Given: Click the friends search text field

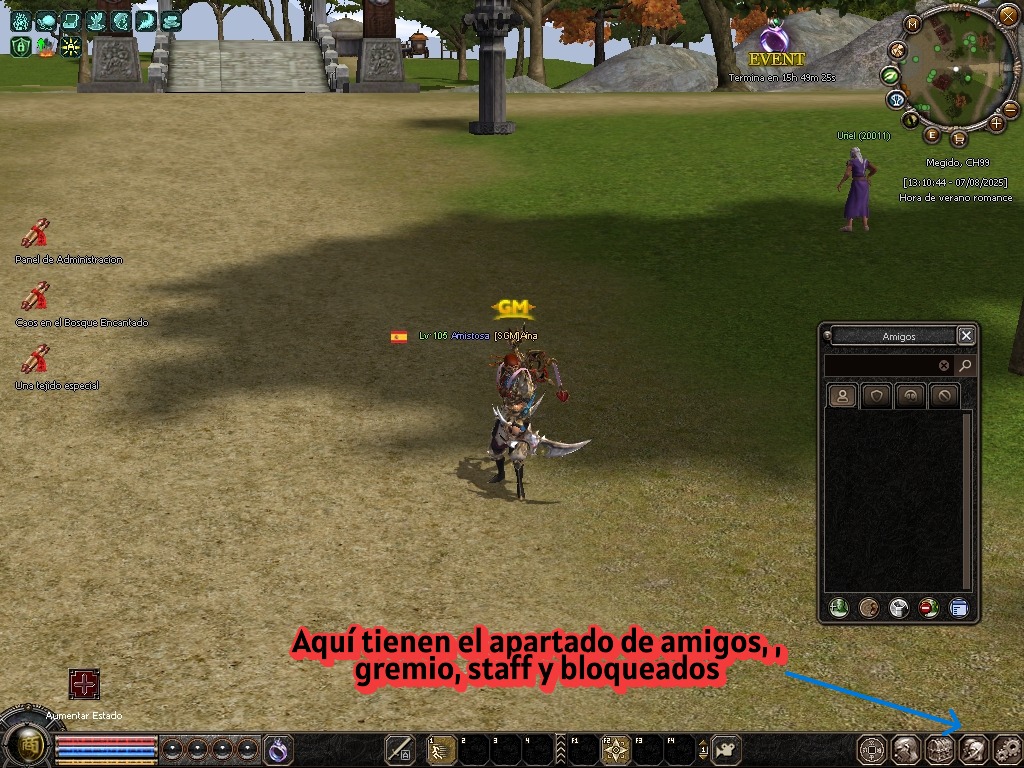Looking at the screenshot, I should [882, 366].
